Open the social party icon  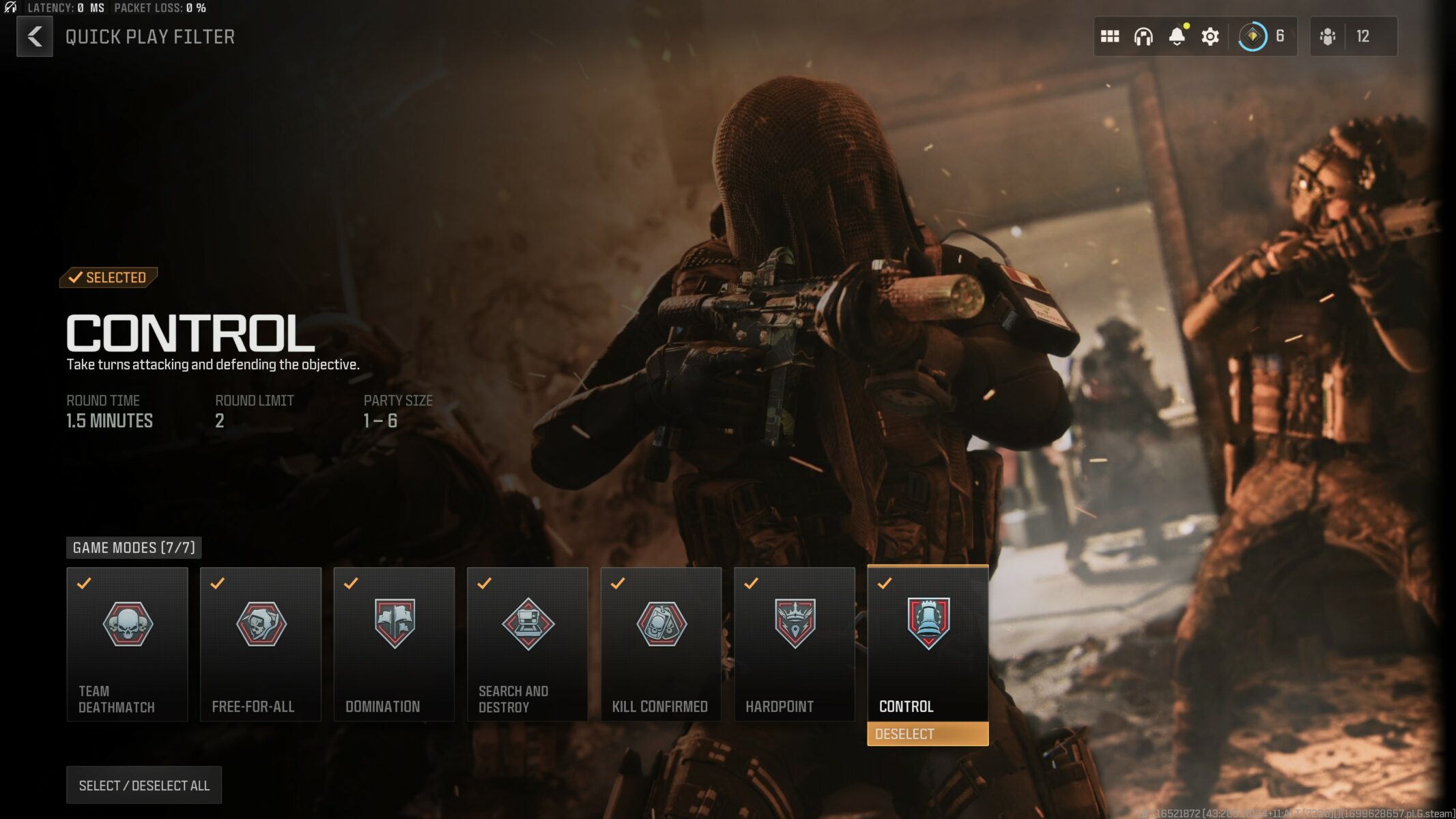(x=1328, y=36)
